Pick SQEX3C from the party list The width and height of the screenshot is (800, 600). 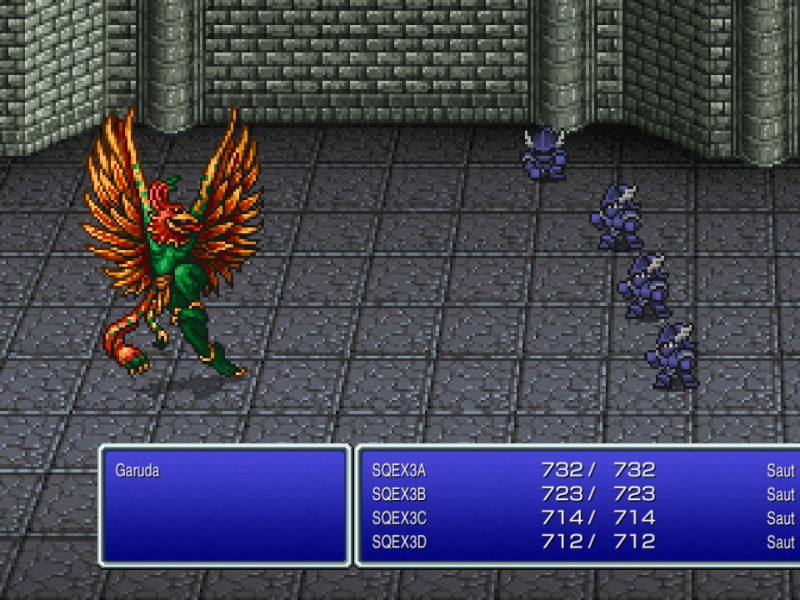pos(399,518)
